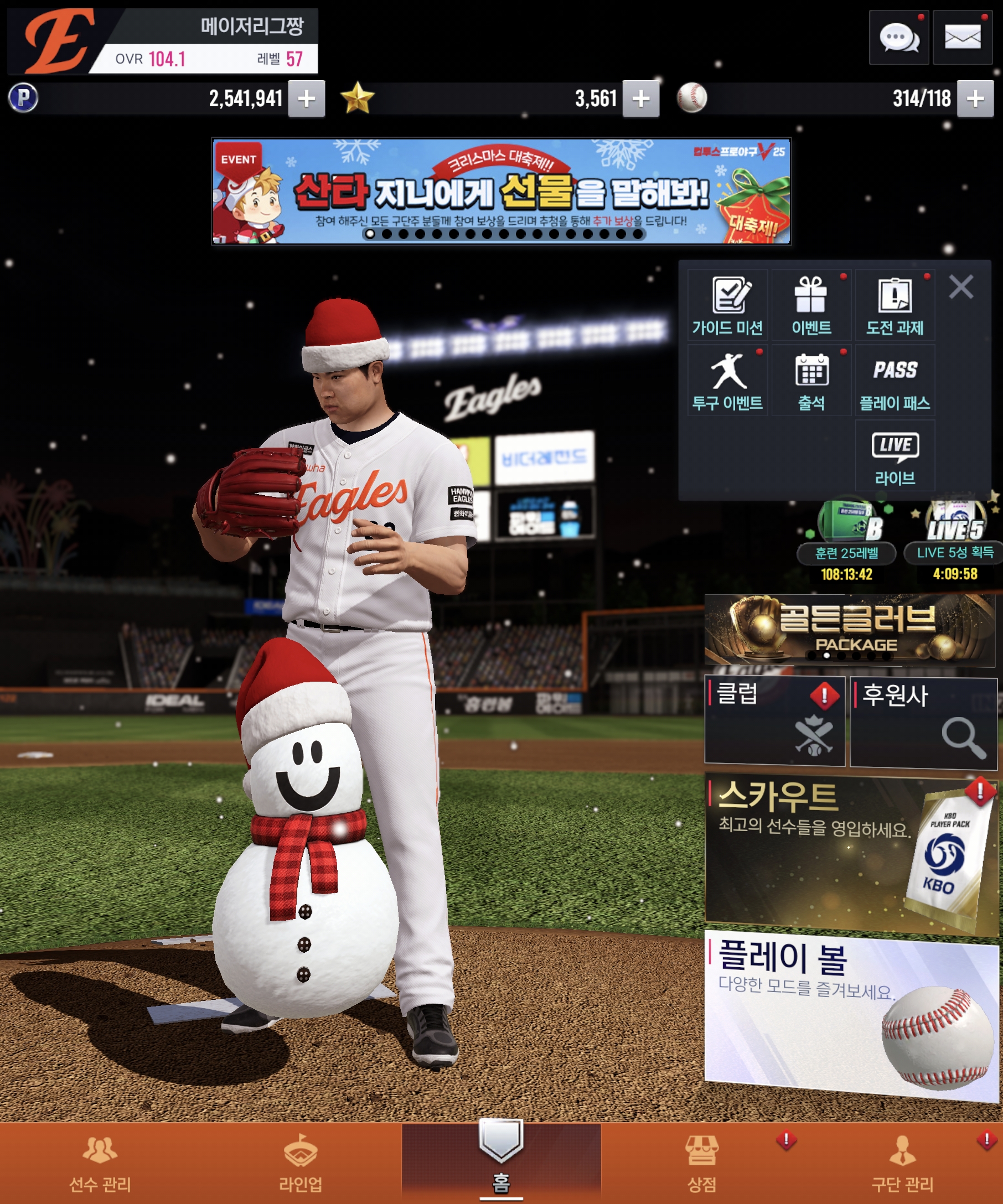Refill baseballs with the plus button
The height and width of the screenshot is (1204, 1003).
[975, 99]
